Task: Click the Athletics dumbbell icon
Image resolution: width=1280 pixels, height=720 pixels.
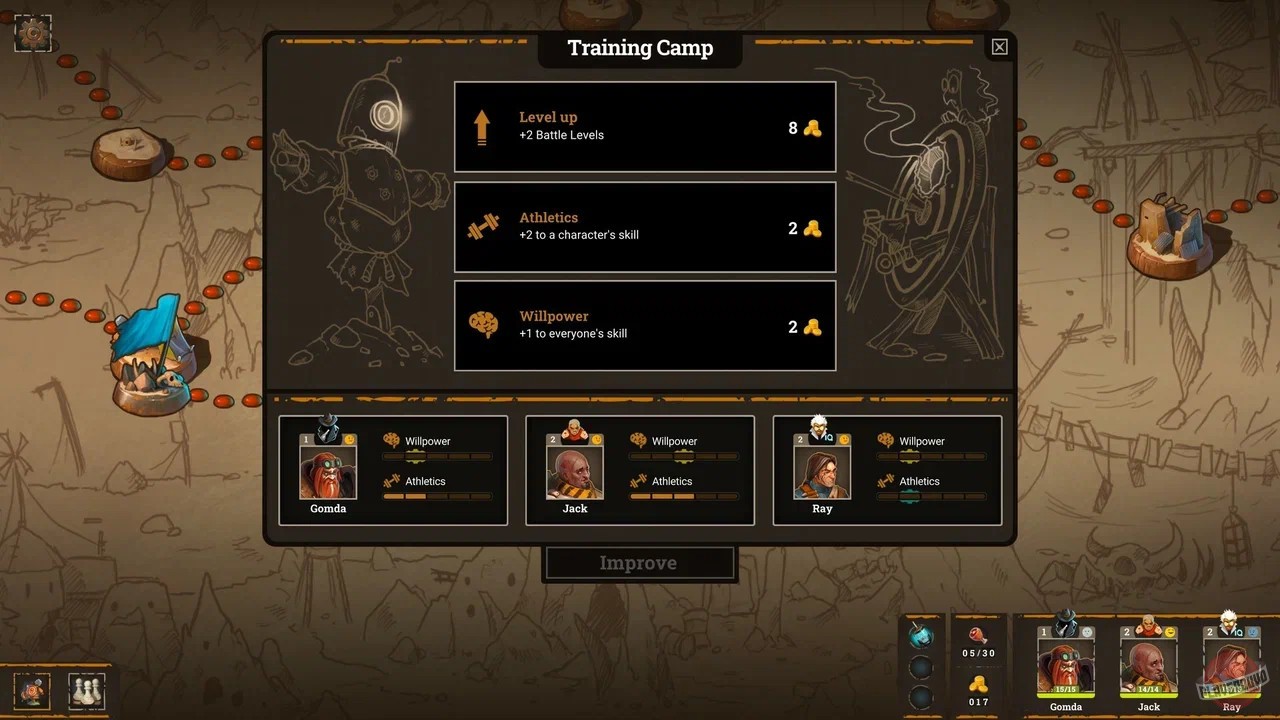Action: [484, 227]
